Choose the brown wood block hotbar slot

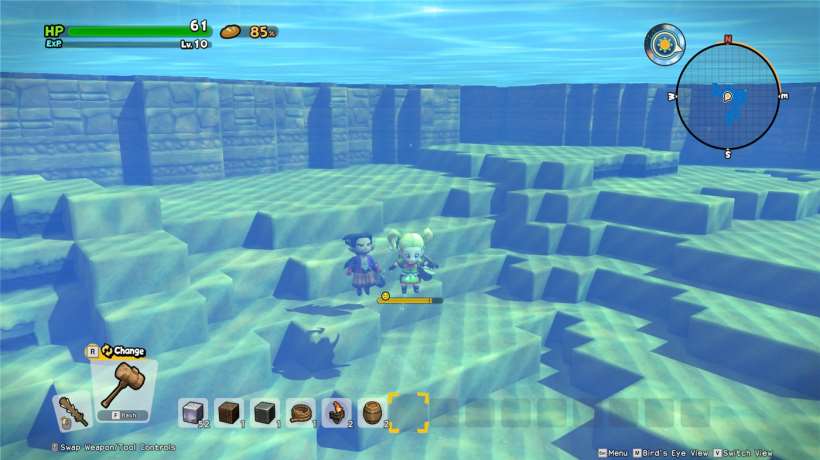point(229,411)
